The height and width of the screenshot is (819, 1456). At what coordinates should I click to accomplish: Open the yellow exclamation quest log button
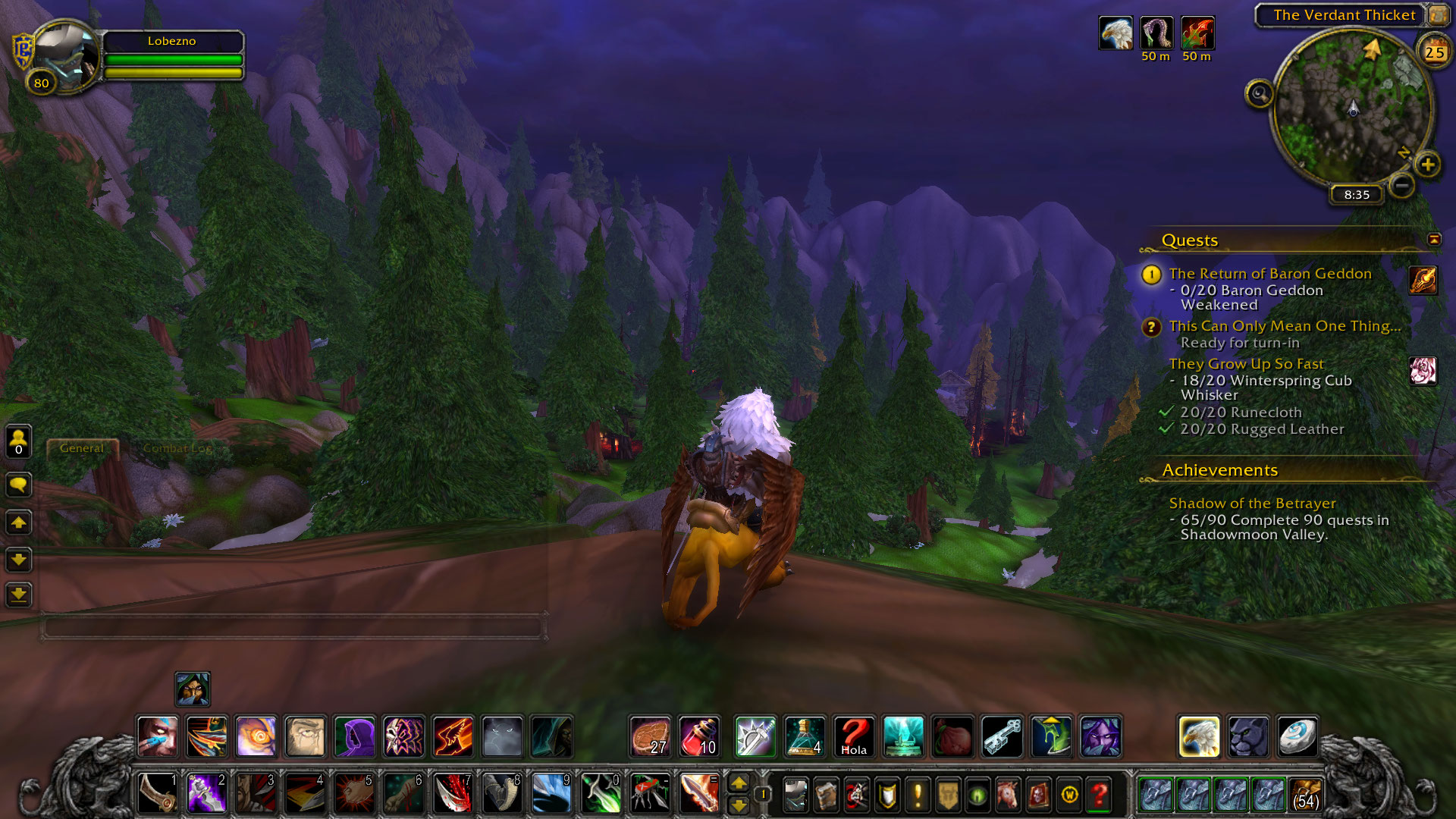[x=918, y=795]
